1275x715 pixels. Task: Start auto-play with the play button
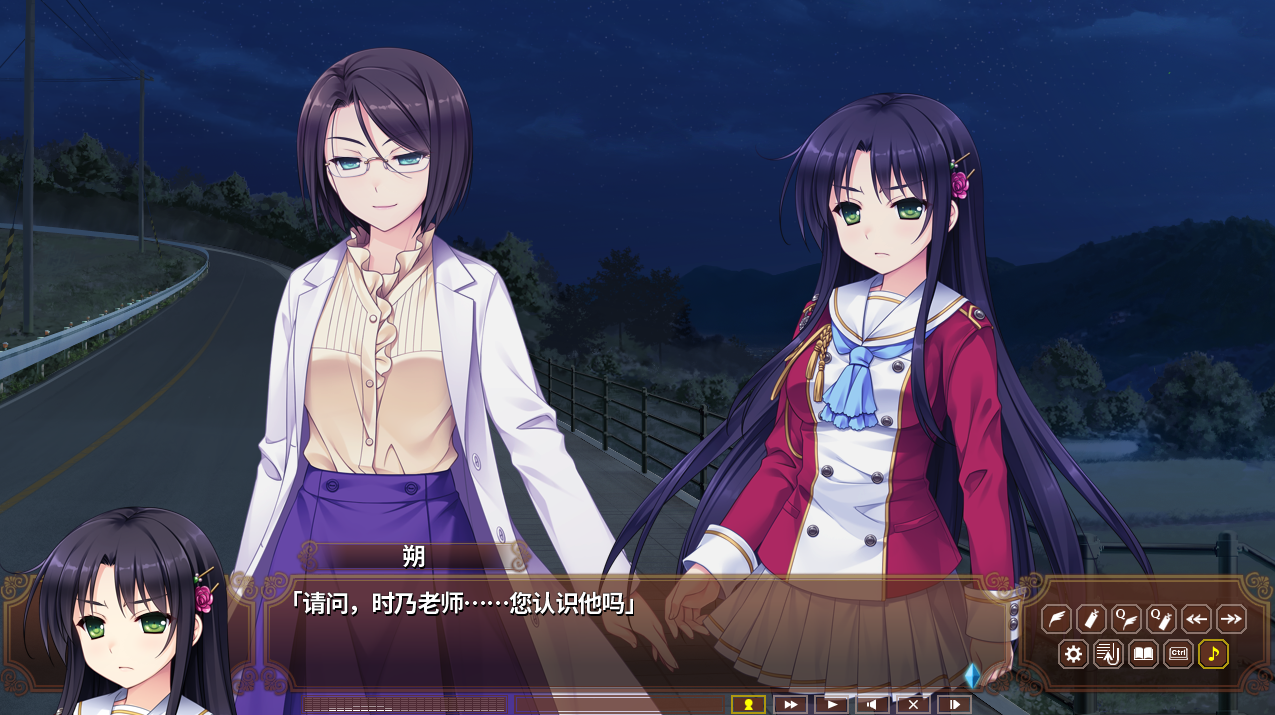click(831, 705)
